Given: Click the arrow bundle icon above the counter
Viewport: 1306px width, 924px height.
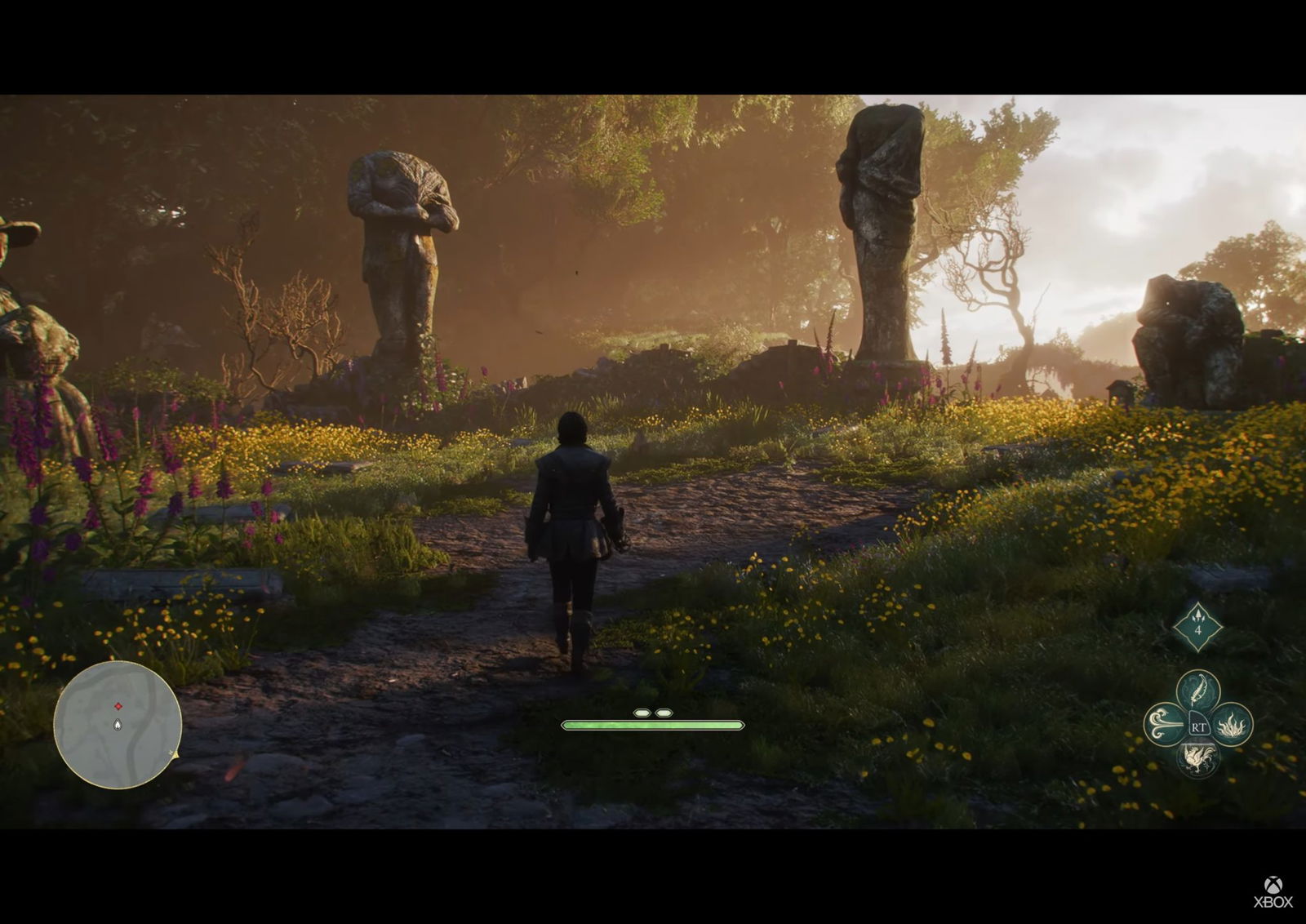Looking at the screenshot, I should point(1198,615).
